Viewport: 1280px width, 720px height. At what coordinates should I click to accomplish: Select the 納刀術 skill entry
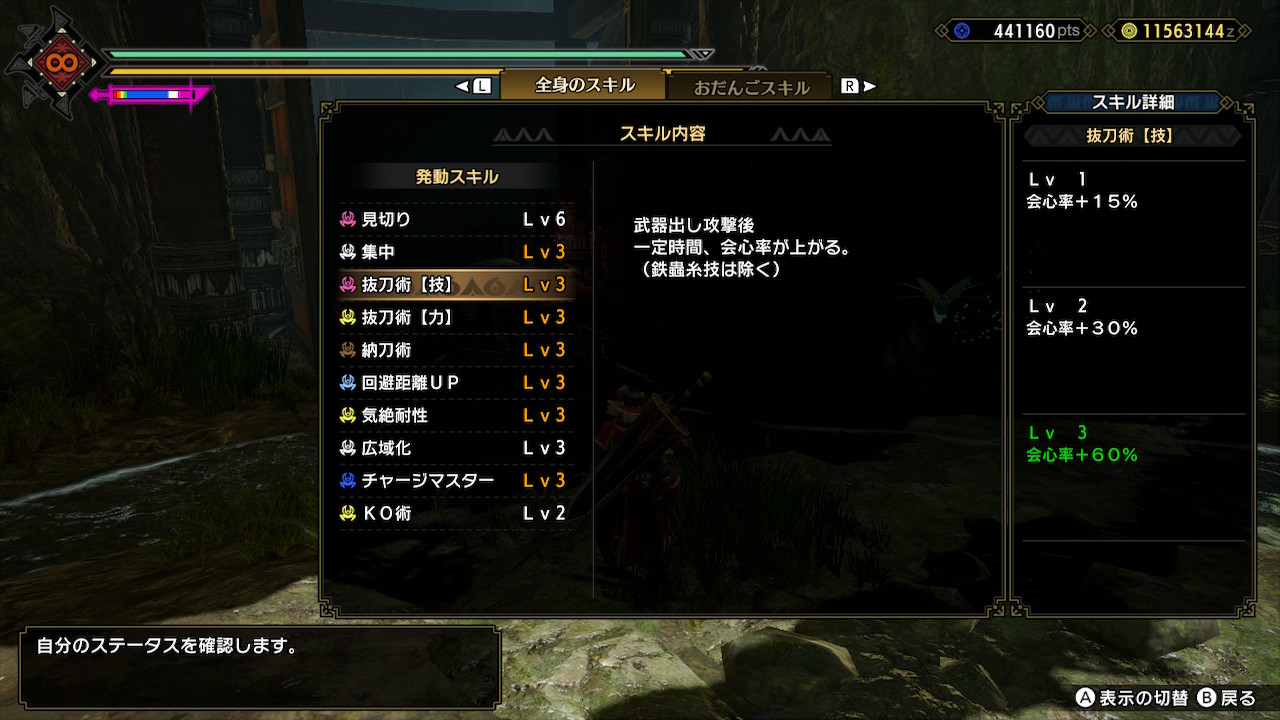coord(455,350)
